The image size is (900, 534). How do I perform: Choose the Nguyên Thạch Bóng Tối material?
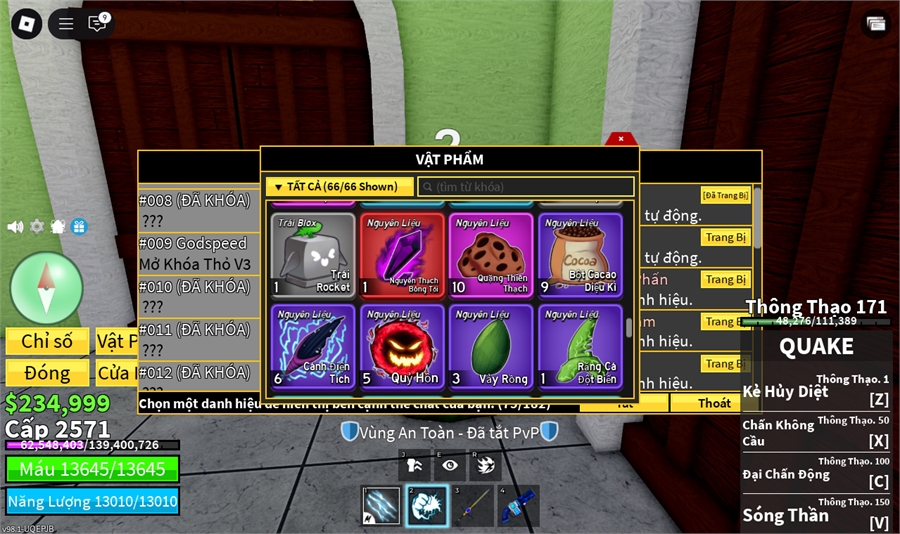tap(402, 255)
